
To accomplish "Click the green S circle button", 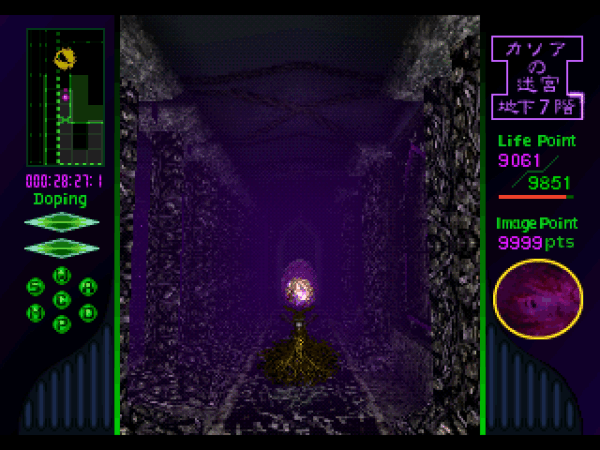I will tap(36, 287).
